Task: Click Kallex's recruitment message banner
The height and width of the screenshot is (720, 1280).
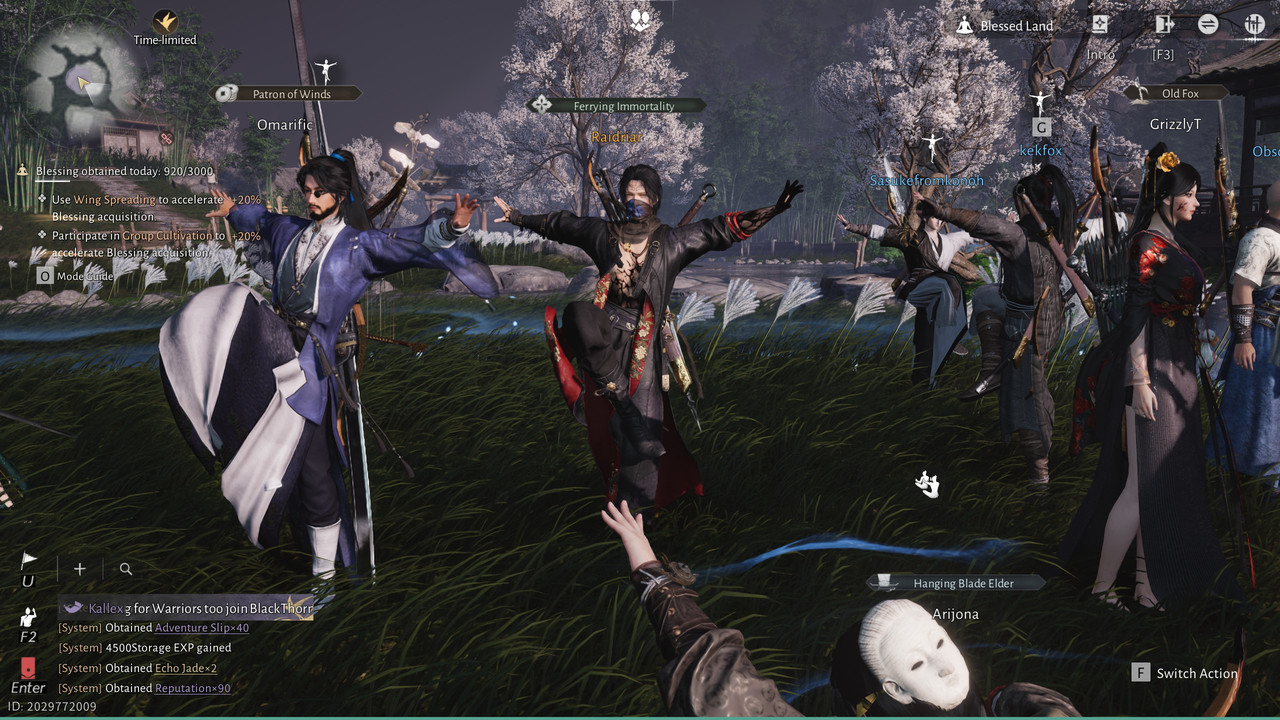Action: (186, 608)
